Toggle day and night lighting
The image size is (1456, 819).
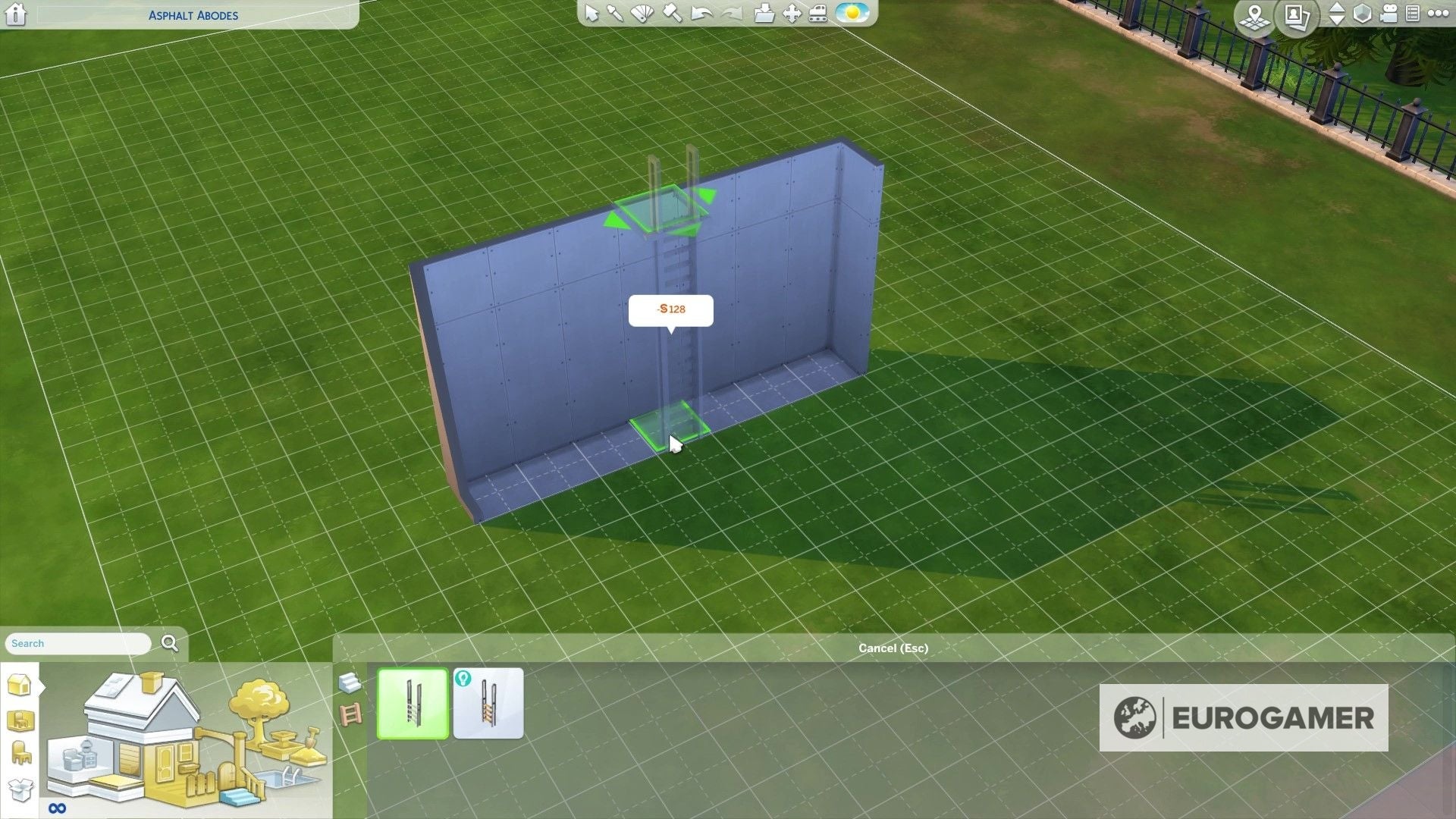pos(852,14)
